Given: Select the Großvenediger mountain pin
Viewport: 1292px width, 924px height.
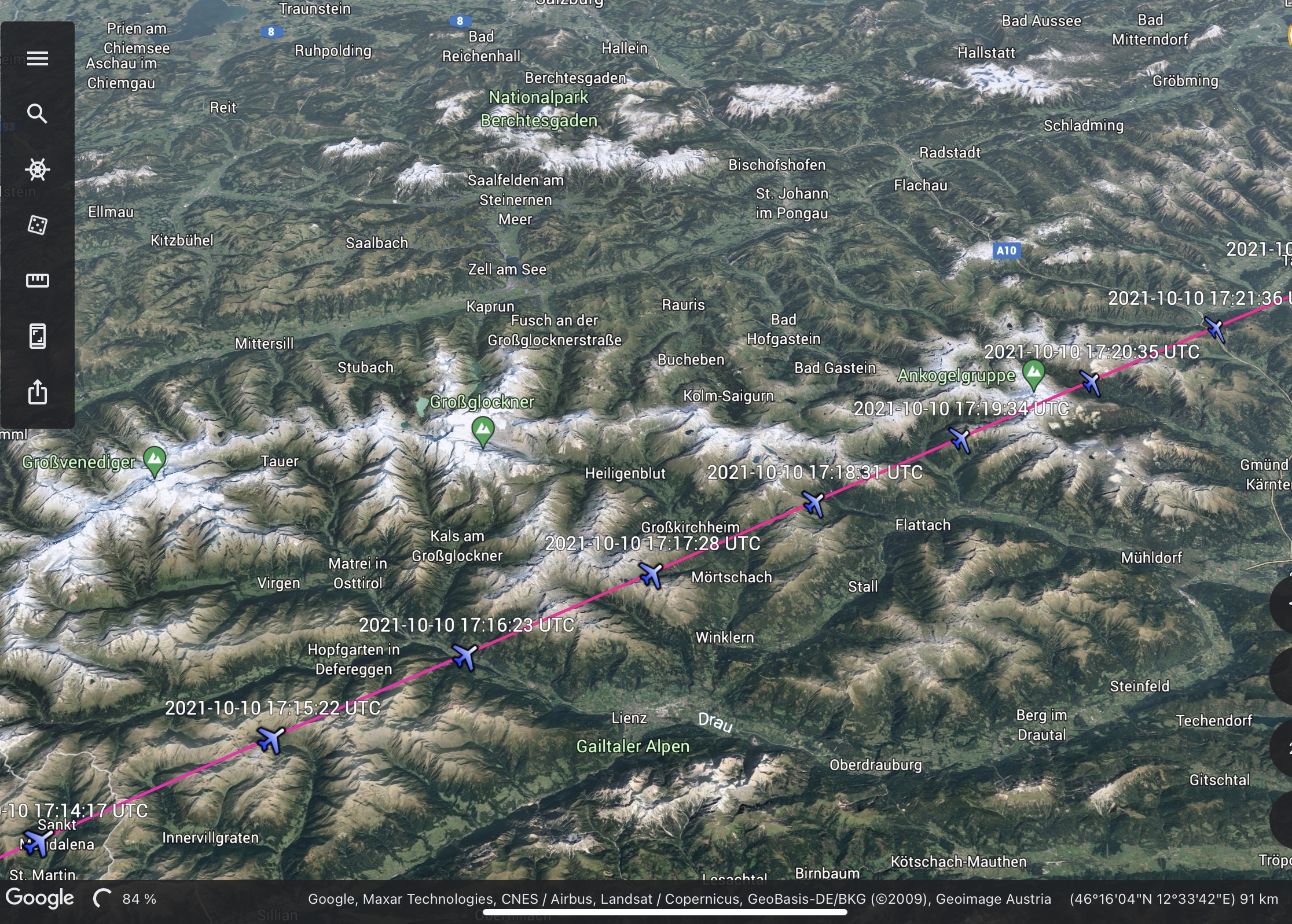Looking at the screenshot, I should [x=155, y=461].
